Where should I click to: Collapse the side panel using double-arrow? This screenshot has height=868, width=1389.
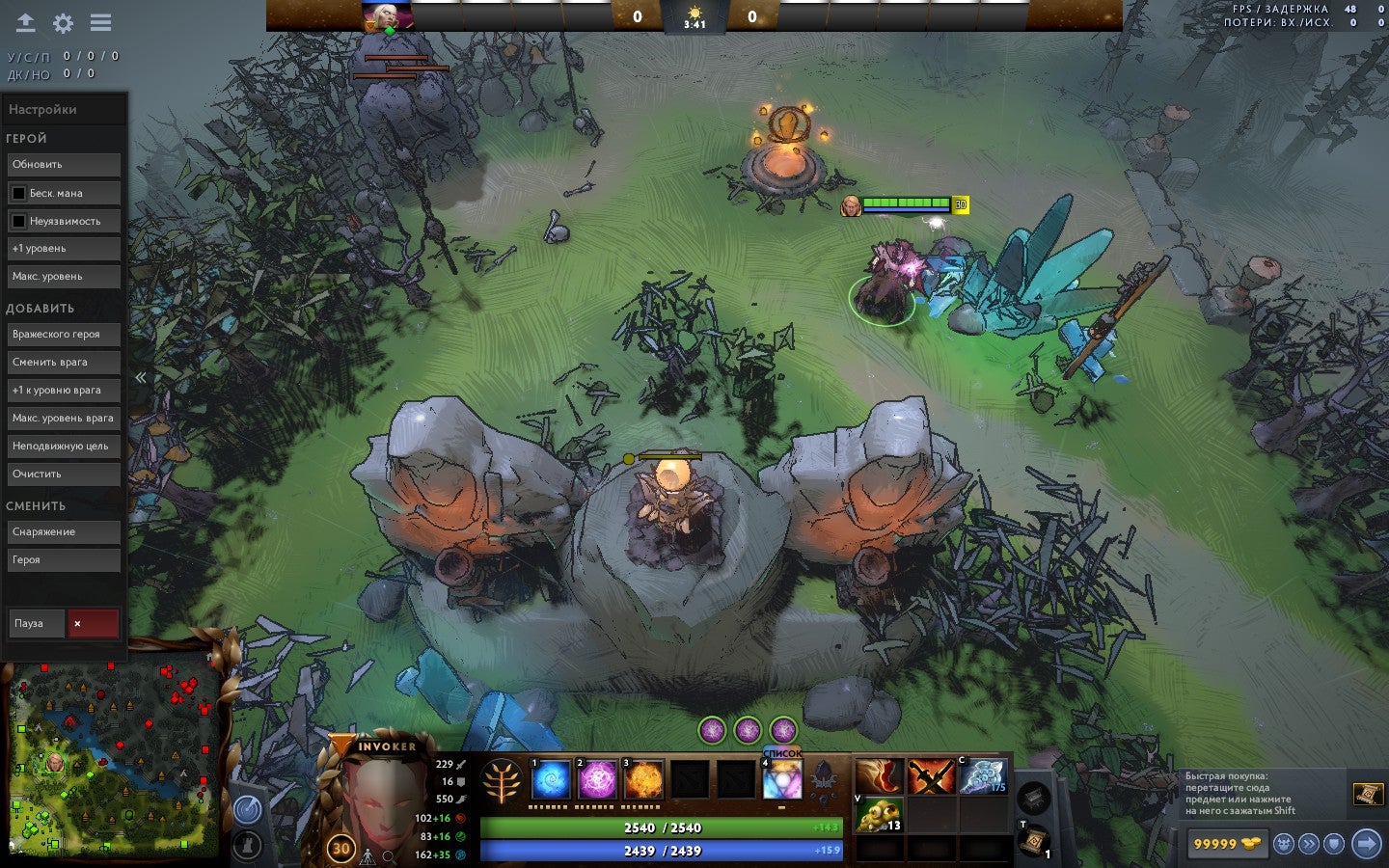[x=141, y=378]
